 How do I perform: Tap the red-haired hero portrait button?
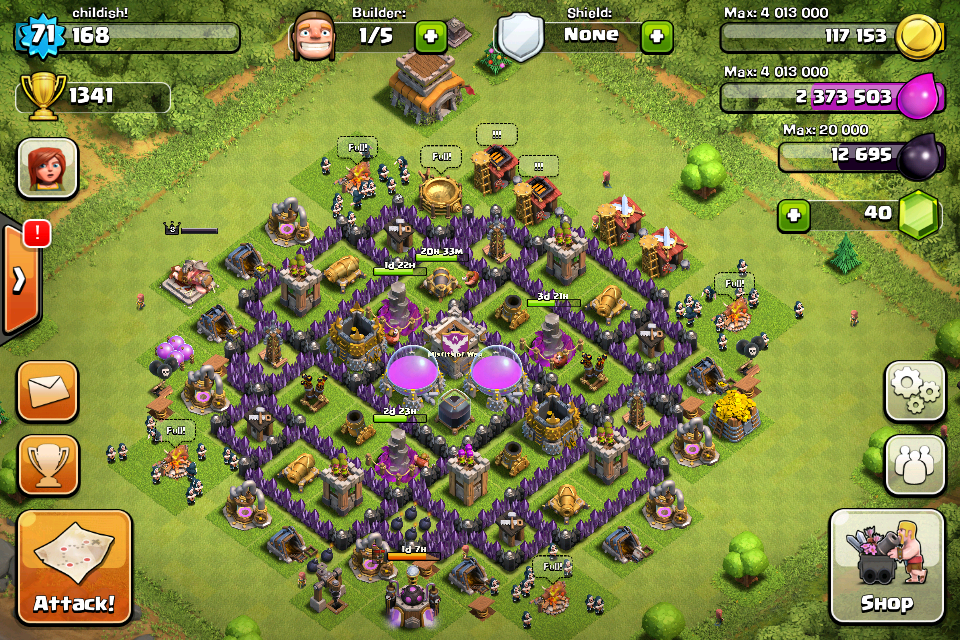(x=47, y=167)
